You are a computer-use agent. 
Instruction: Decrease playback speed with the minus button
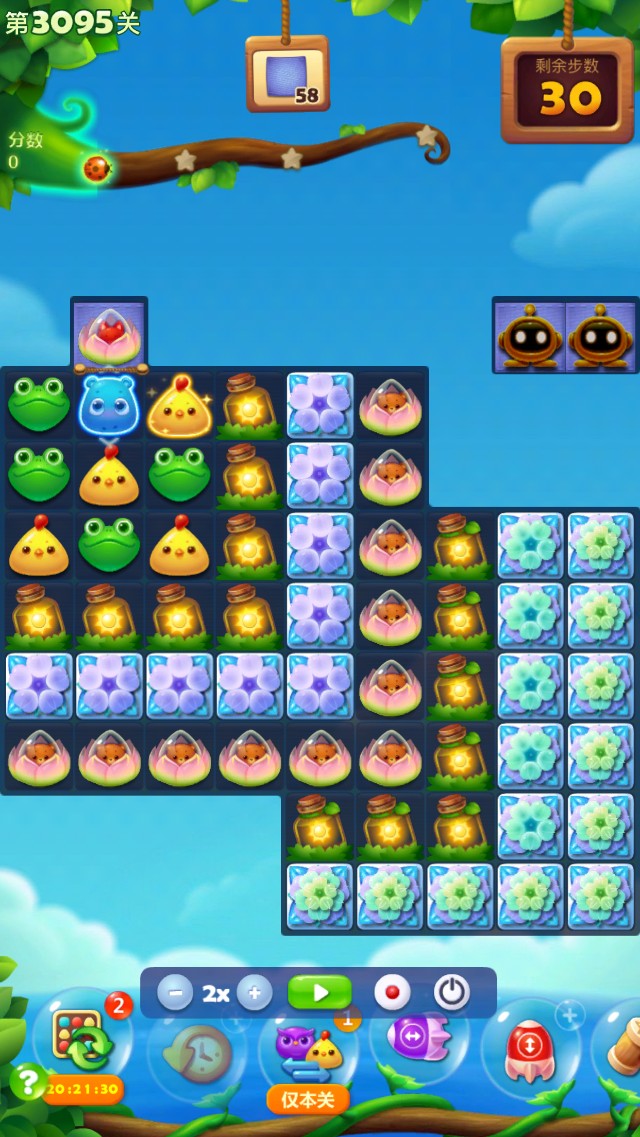tap(175, 993)
